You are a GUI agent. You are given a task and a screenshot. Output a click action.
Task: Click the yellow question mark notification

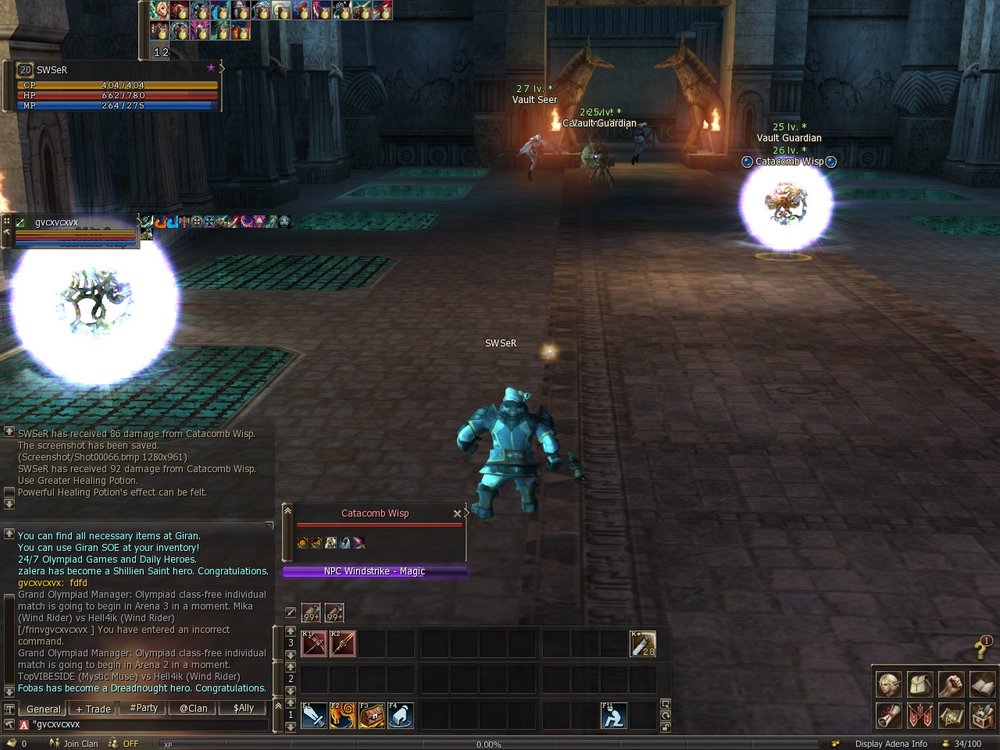[x=982, y=649]
